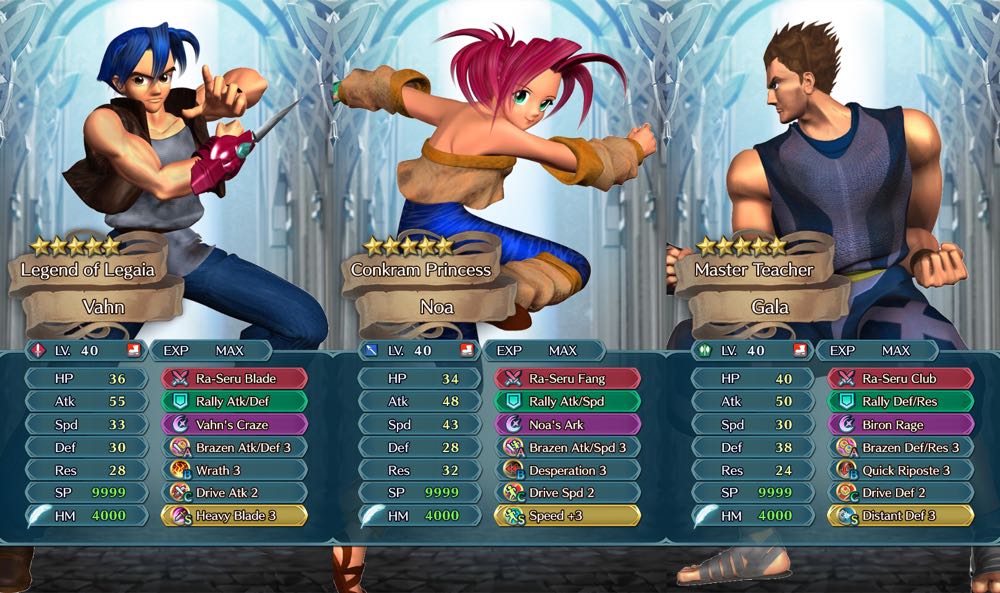Select Vahn's Ra-Seru Blade weapon skill
The height and width of the screenshot is (593, 1000).
pos(235,379)
